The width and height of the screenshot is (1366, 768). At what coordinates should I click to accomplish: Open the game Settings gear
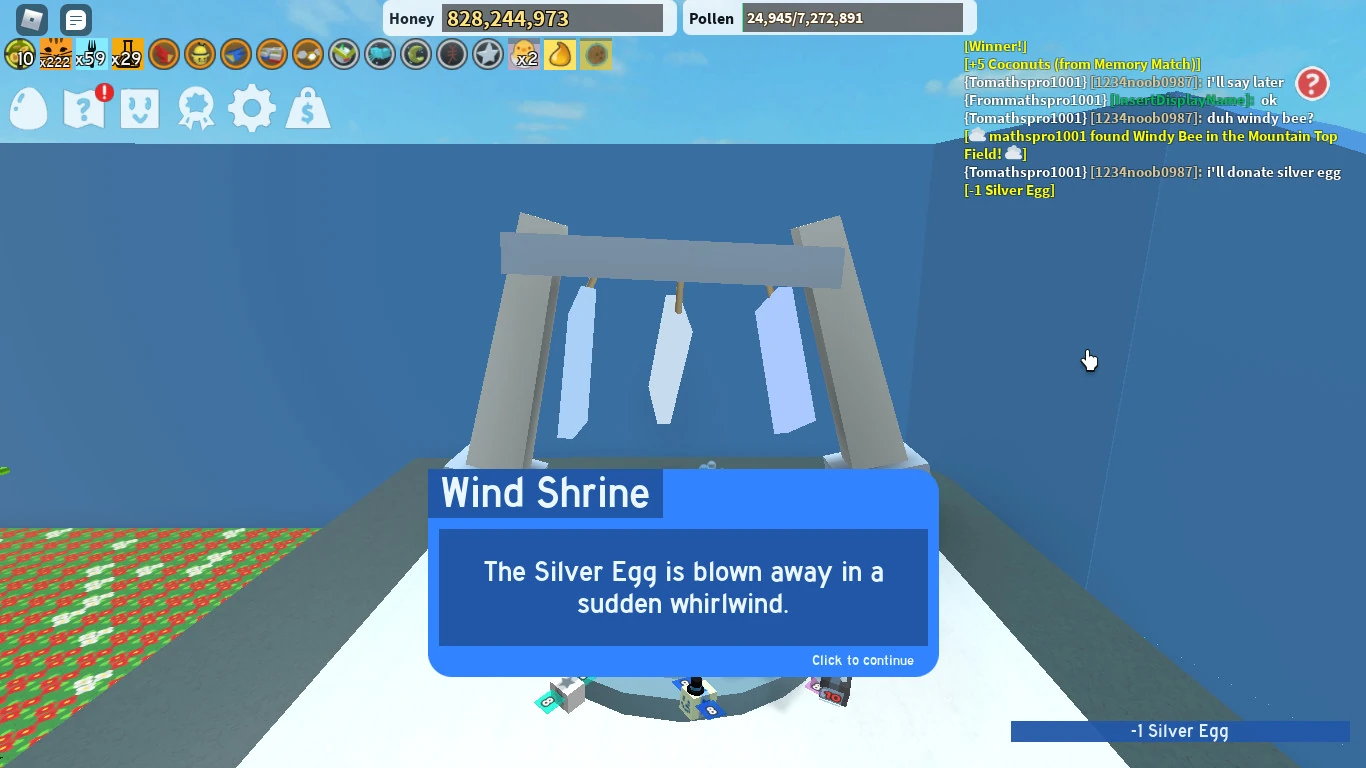pos(251,108)
